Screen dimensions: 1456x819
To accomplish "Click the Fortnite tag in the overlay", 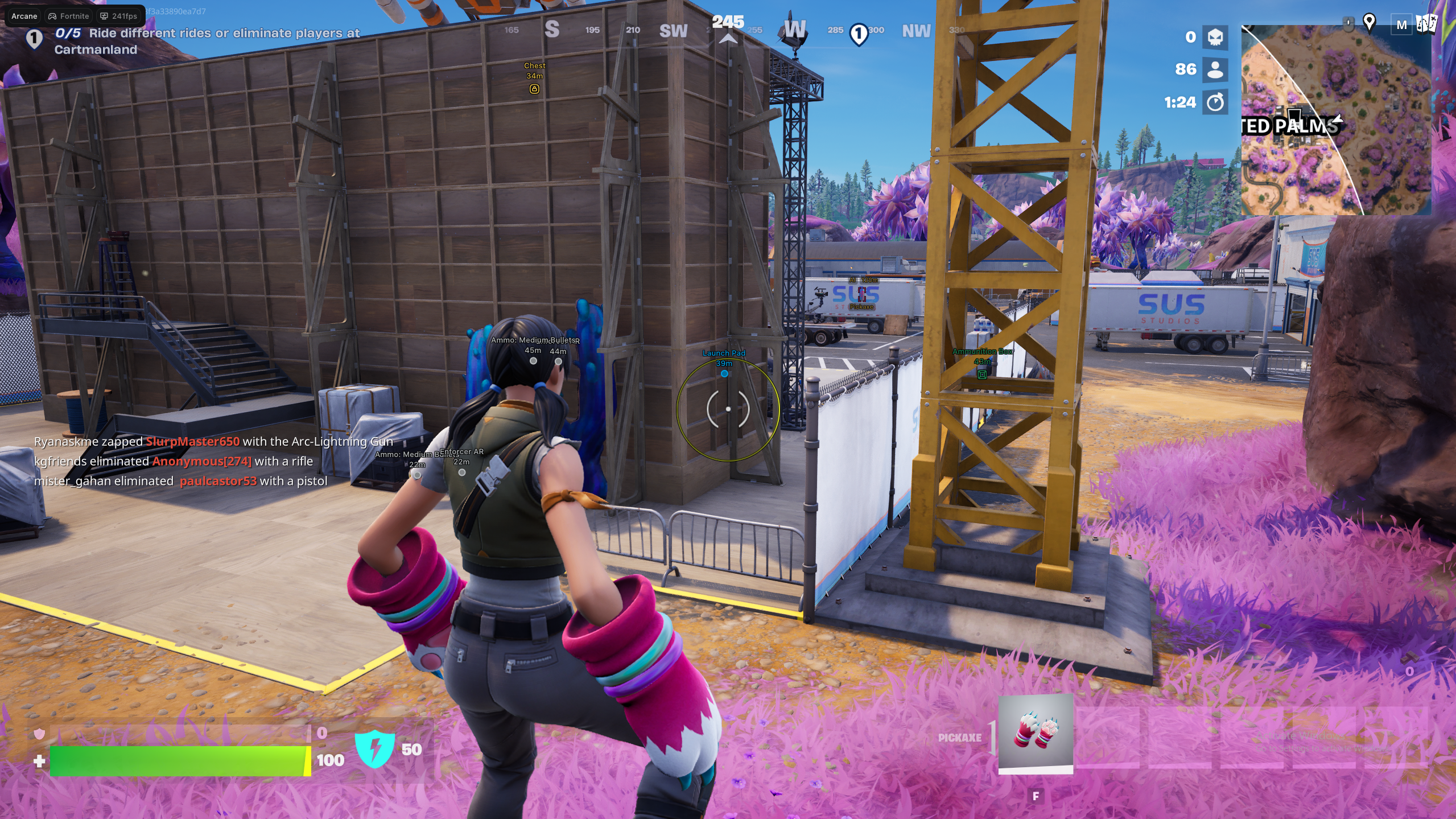I will pyautogui.click(x=69, y=16).
